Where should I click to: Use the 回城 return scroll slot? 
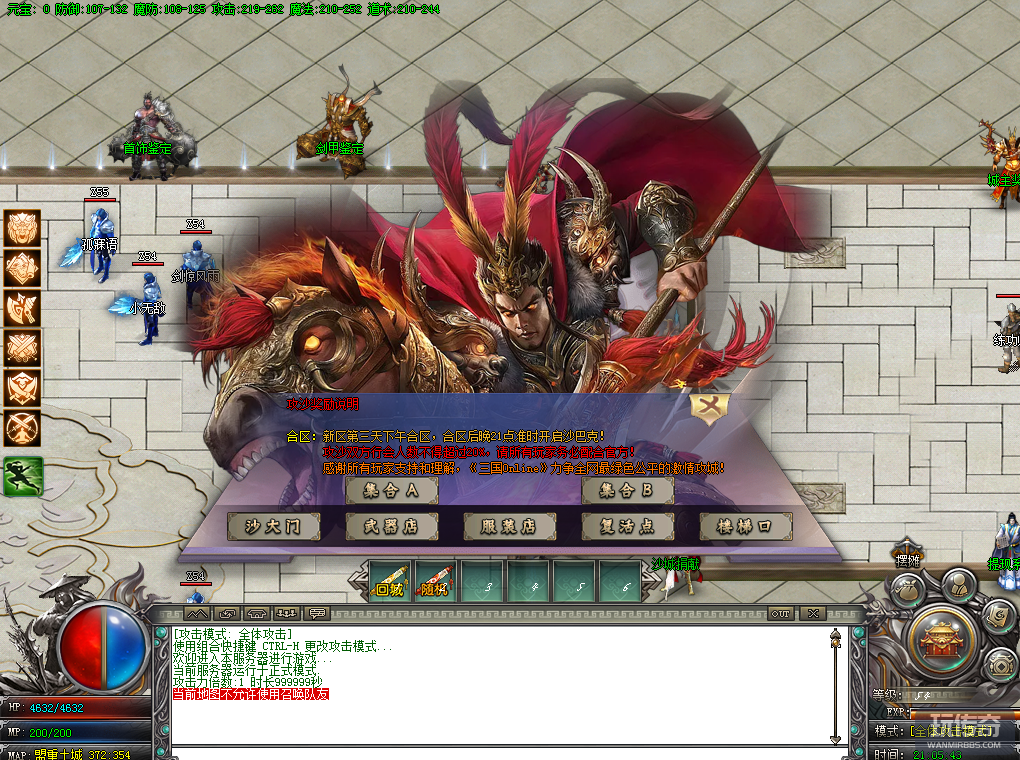[389, 581]
